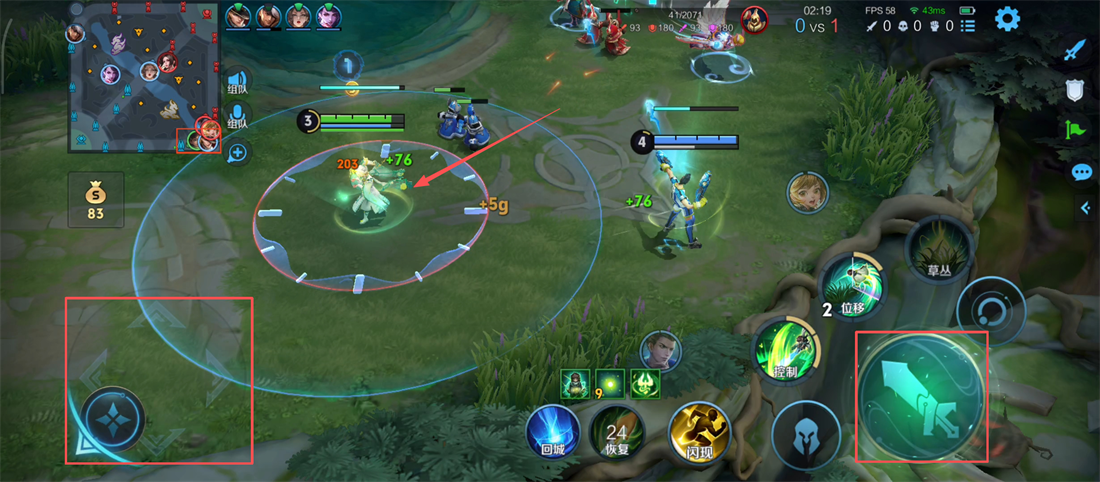Tap the basic attack sword button
Image resolution: width=1100 pixels, height=482 pixels.
(921, 397)
